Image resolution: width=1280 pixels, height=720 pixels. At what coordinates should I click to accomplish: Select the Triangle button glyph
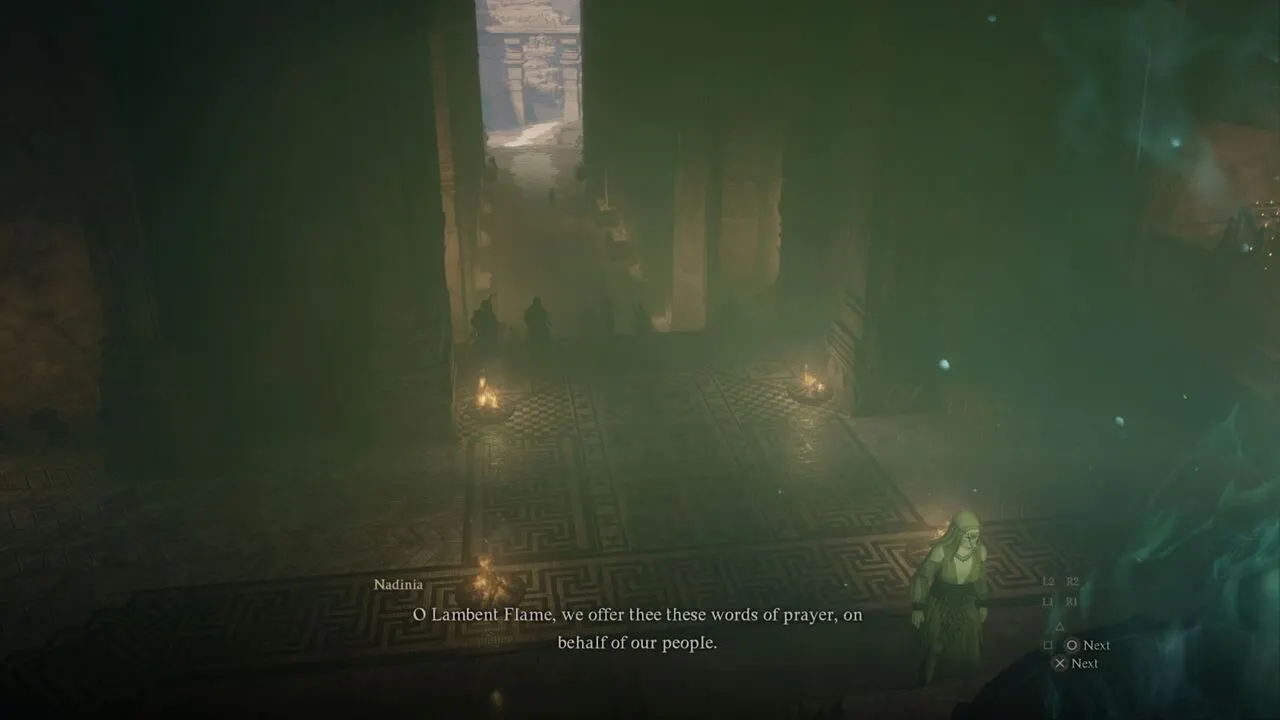pos(1060,627)
